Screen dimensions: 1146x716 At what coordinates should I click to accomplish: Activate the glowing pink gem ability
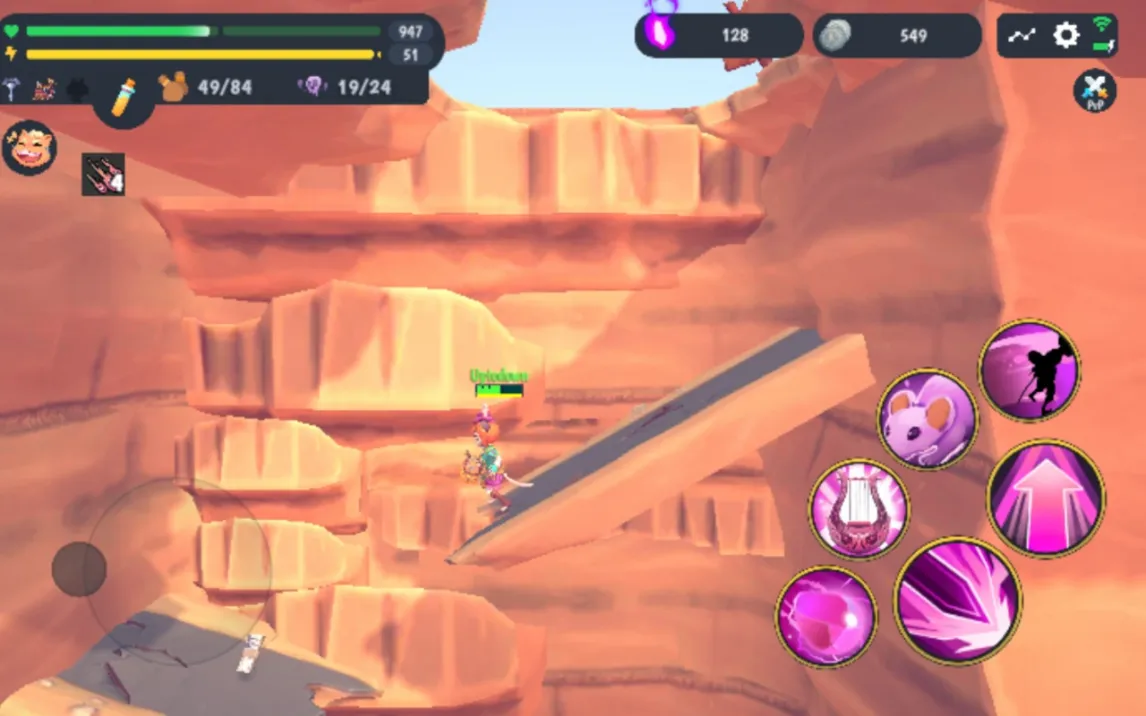(825, 616)
